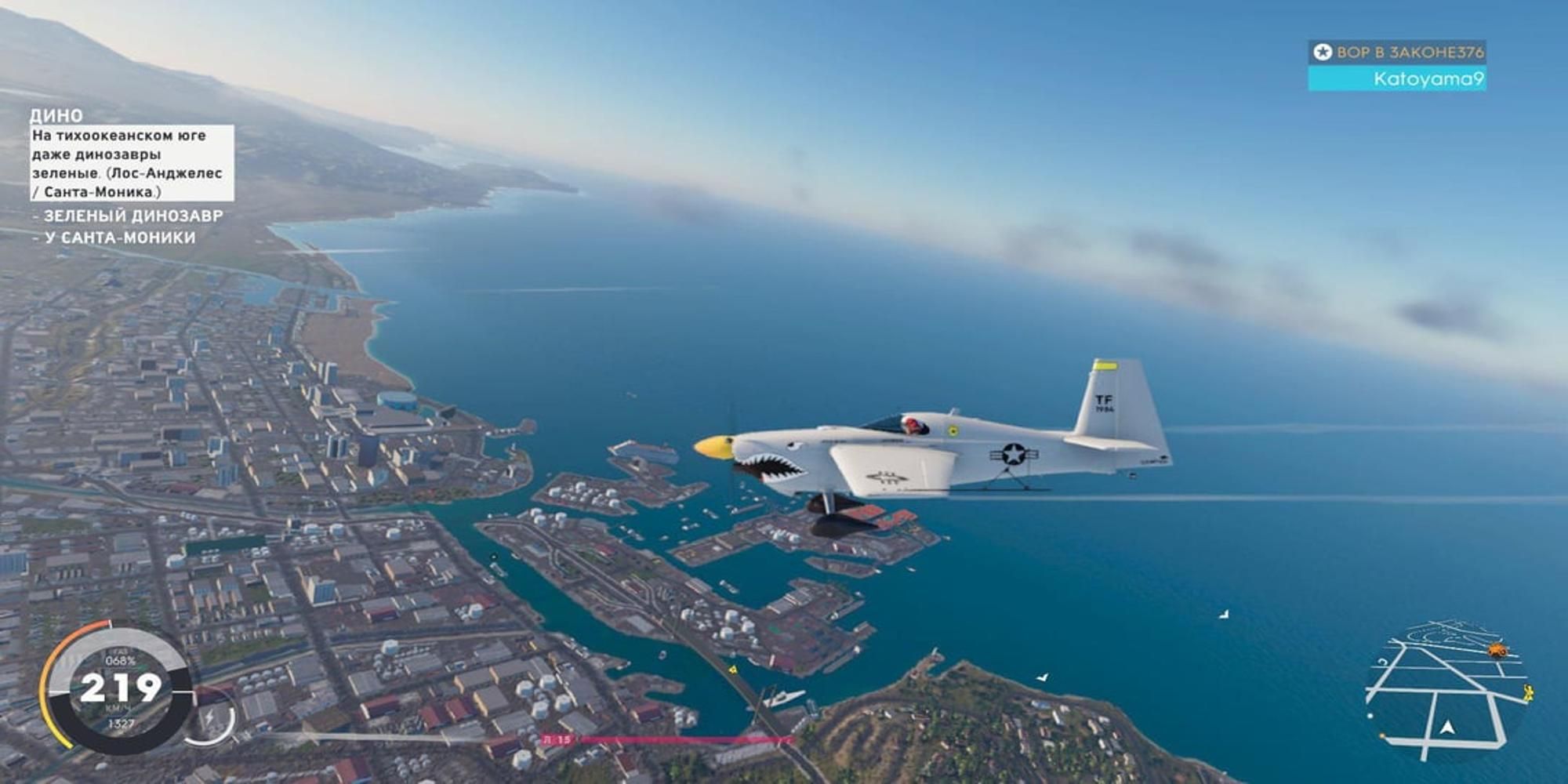Screen dimensions: 1568x784
Task: Select the nitro lightning bolt icon
Action: coord(210,716)
